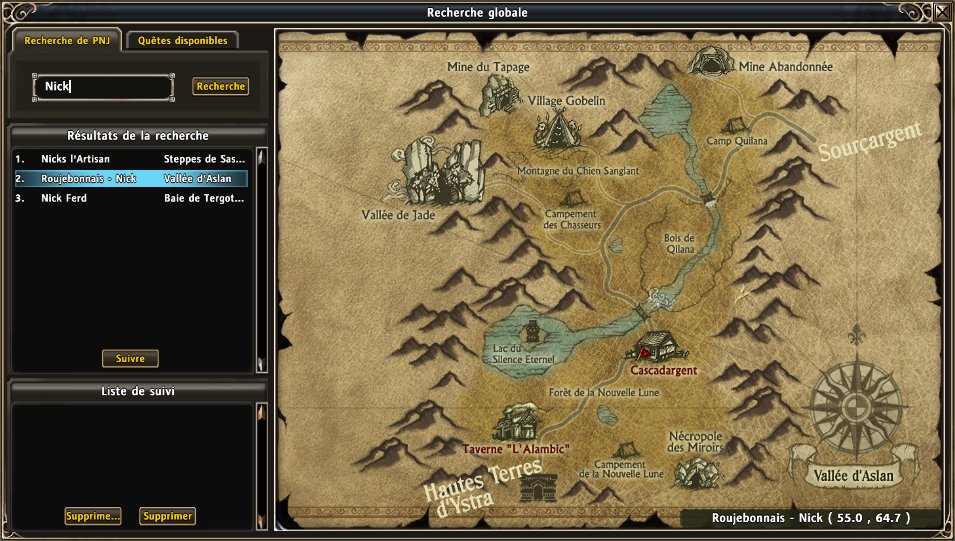Click the Recherche button
955x541 pixels.
coord(220,87)
